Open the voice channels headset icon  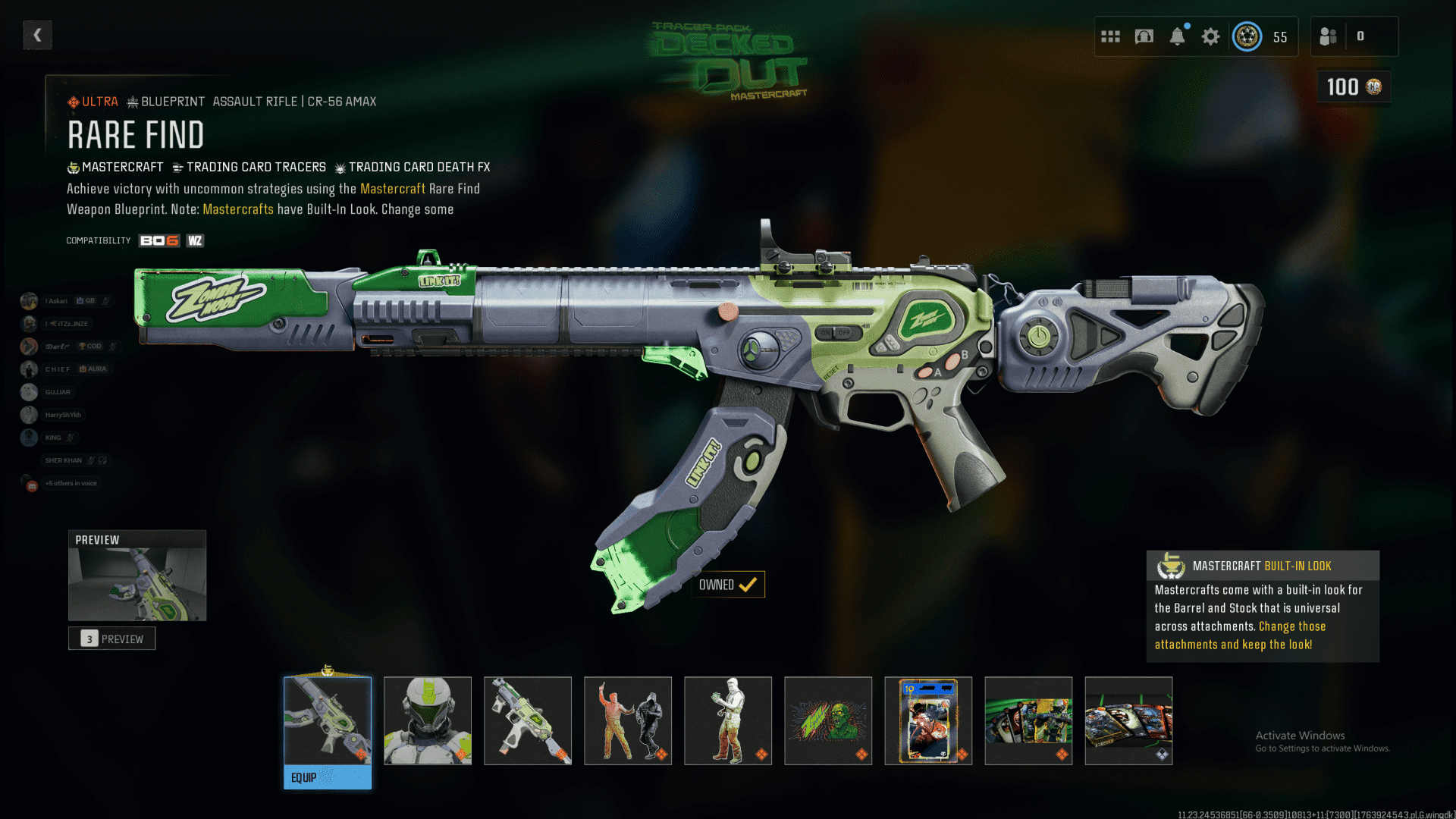pos(1144,36)
